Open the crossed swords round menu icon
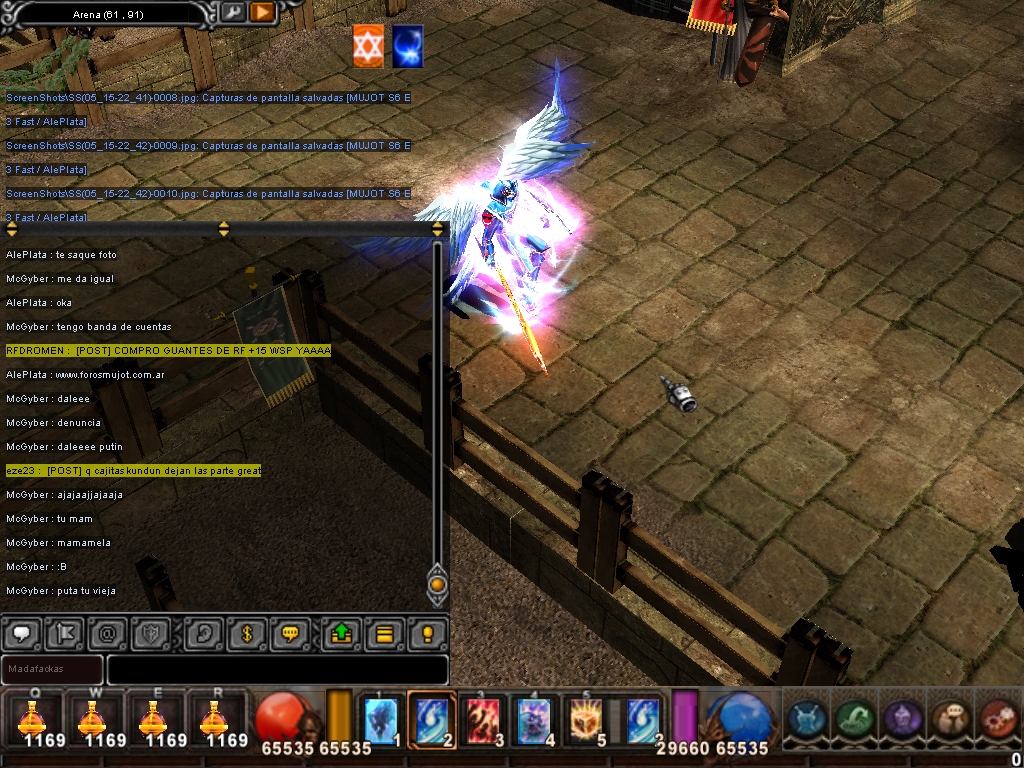 click(x=806, y=719)
